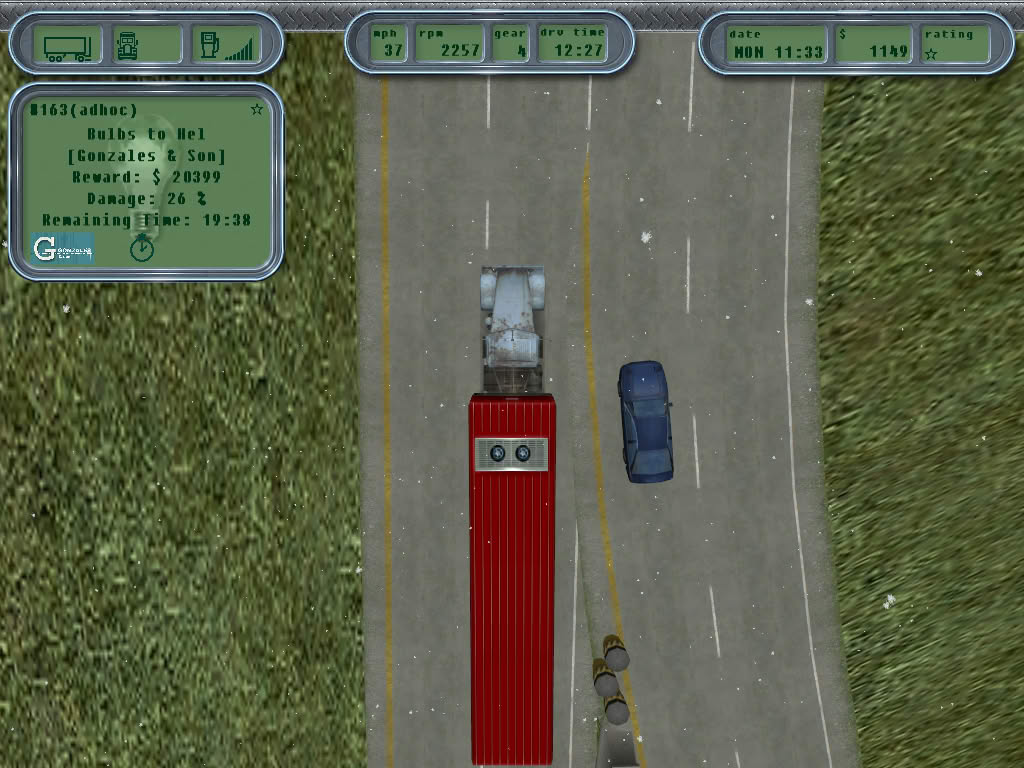Viewport: 1024px width, 768px height.
Task: Click the Gonzales & Son company logo
Action: pyautogui.click(x=62, y=248)
